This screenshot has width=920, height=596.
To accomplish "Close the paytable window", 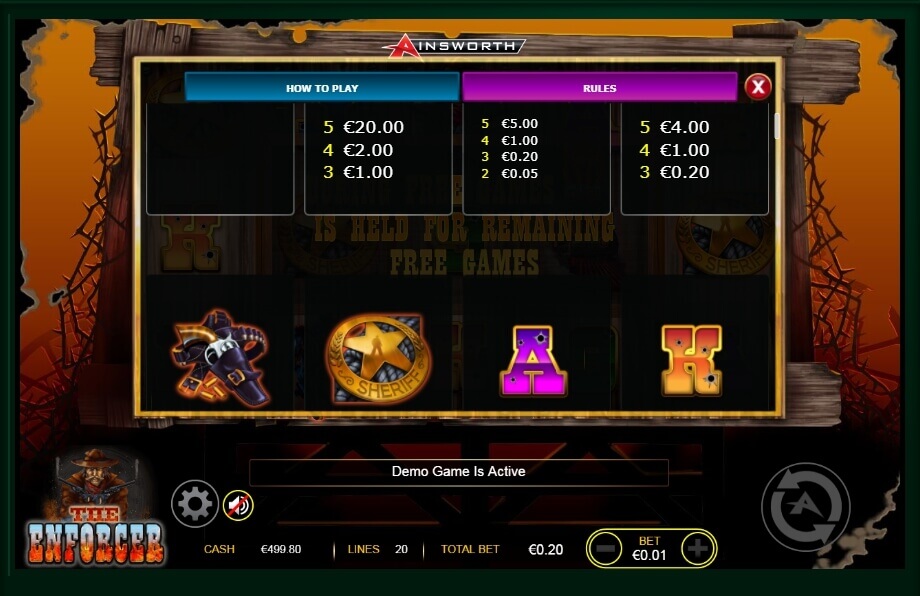I will click(758, 87).
